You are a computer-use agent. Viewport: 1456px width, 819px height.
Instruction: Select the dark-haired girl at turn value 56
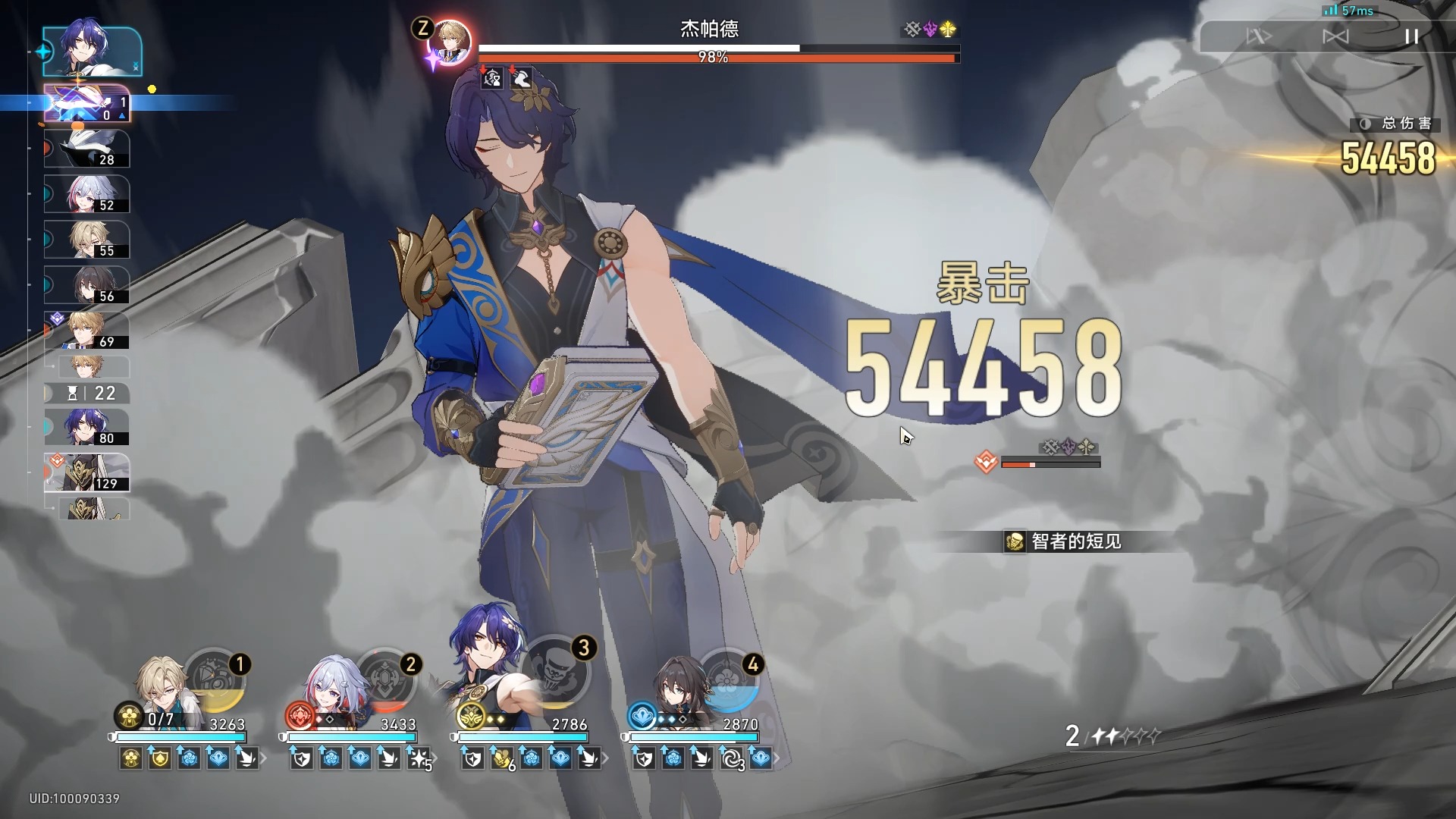pyautogui.click(x=87, y=285)
